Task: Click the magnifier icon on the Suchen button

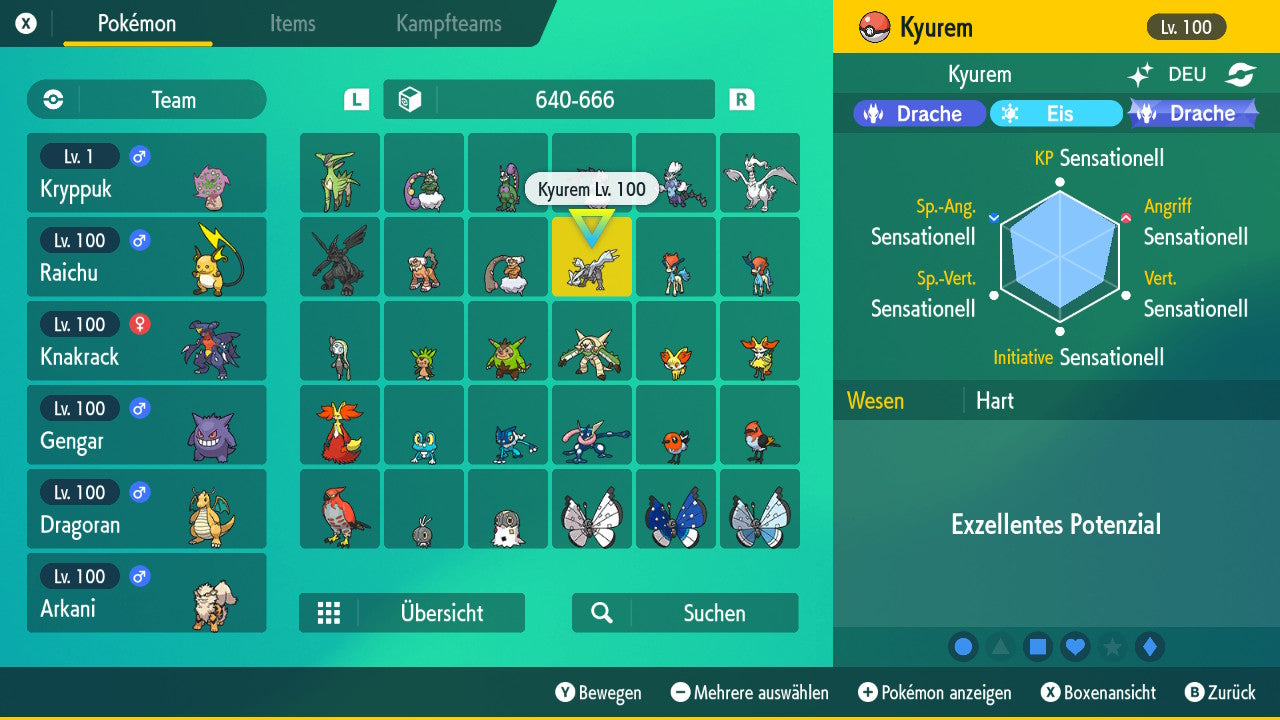Action: click(x=601, y=613)
